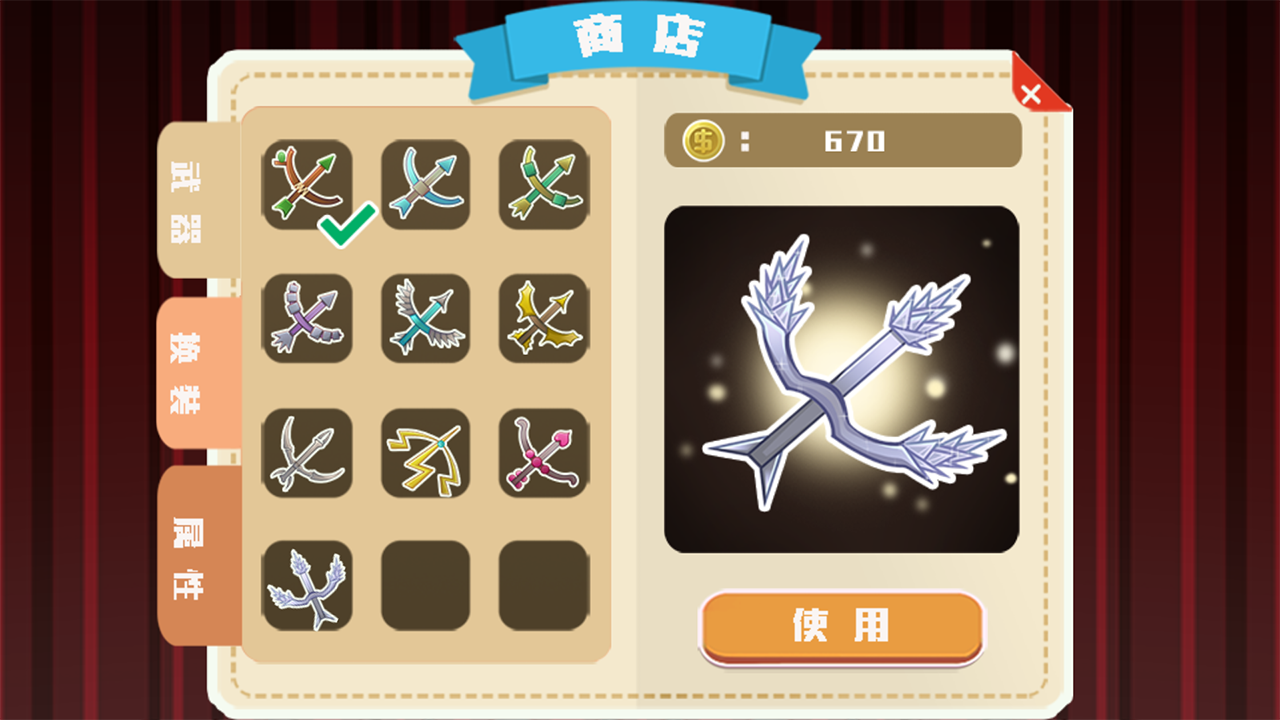Pick the teal feathered bow skin

[425, 319]
